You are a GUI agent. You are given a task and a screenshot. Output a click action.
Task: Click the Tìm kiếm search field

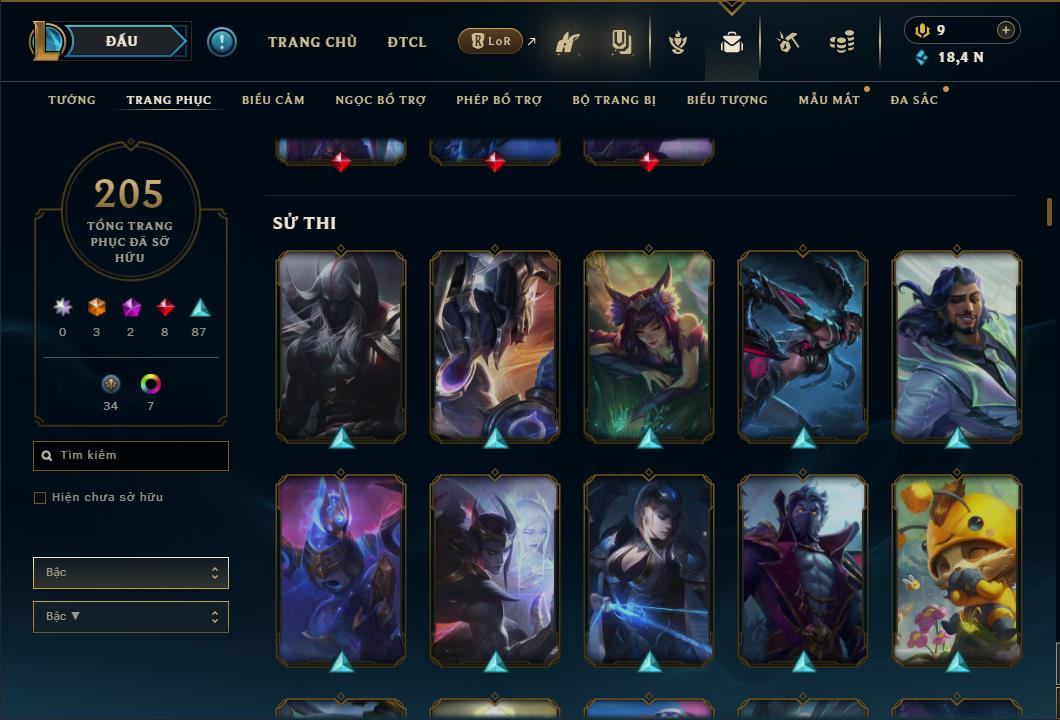click(x=131, y=456)
